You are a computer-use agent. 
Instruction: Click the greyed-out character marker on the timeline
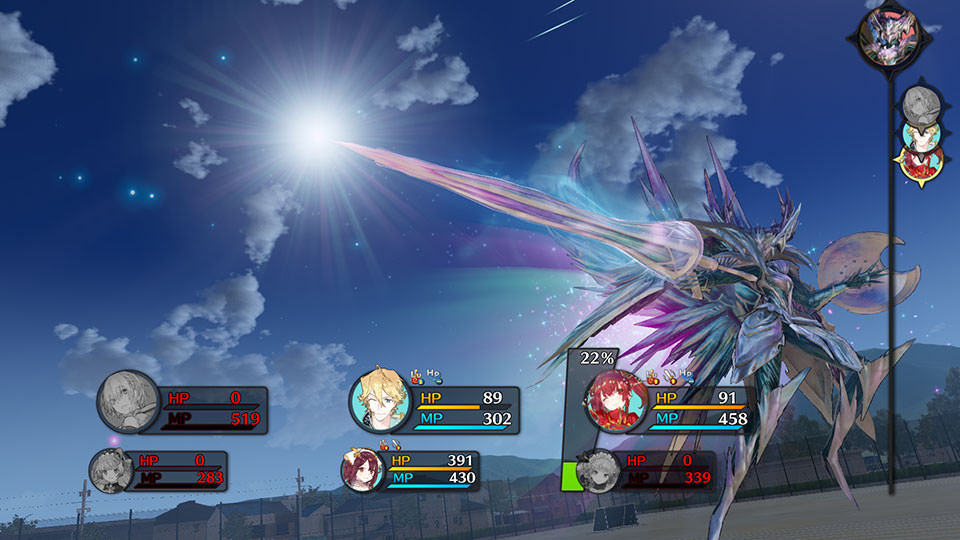(921, 105)
